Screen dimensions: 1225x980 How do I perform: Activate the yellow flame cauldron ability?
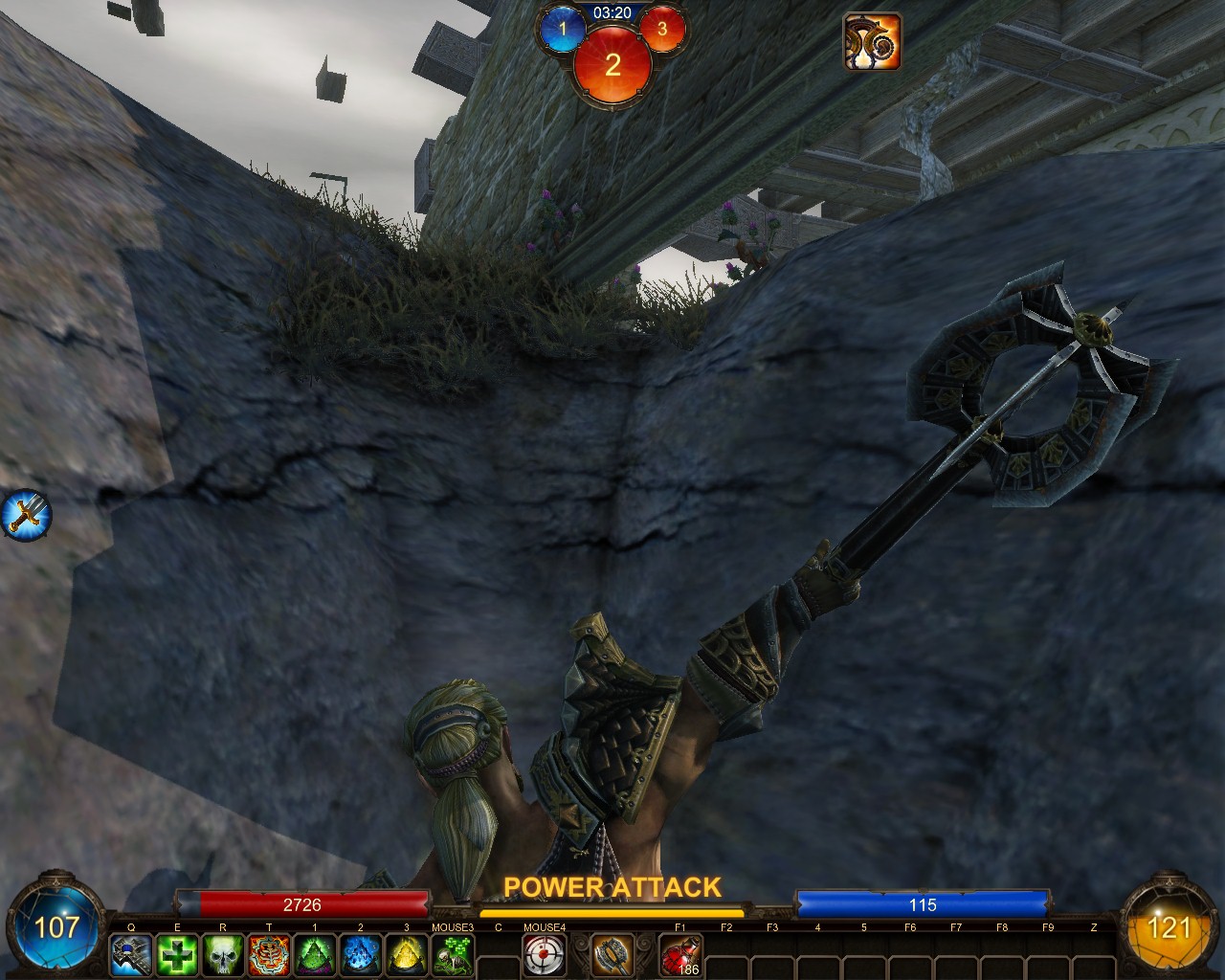click(x=407, y=954)
